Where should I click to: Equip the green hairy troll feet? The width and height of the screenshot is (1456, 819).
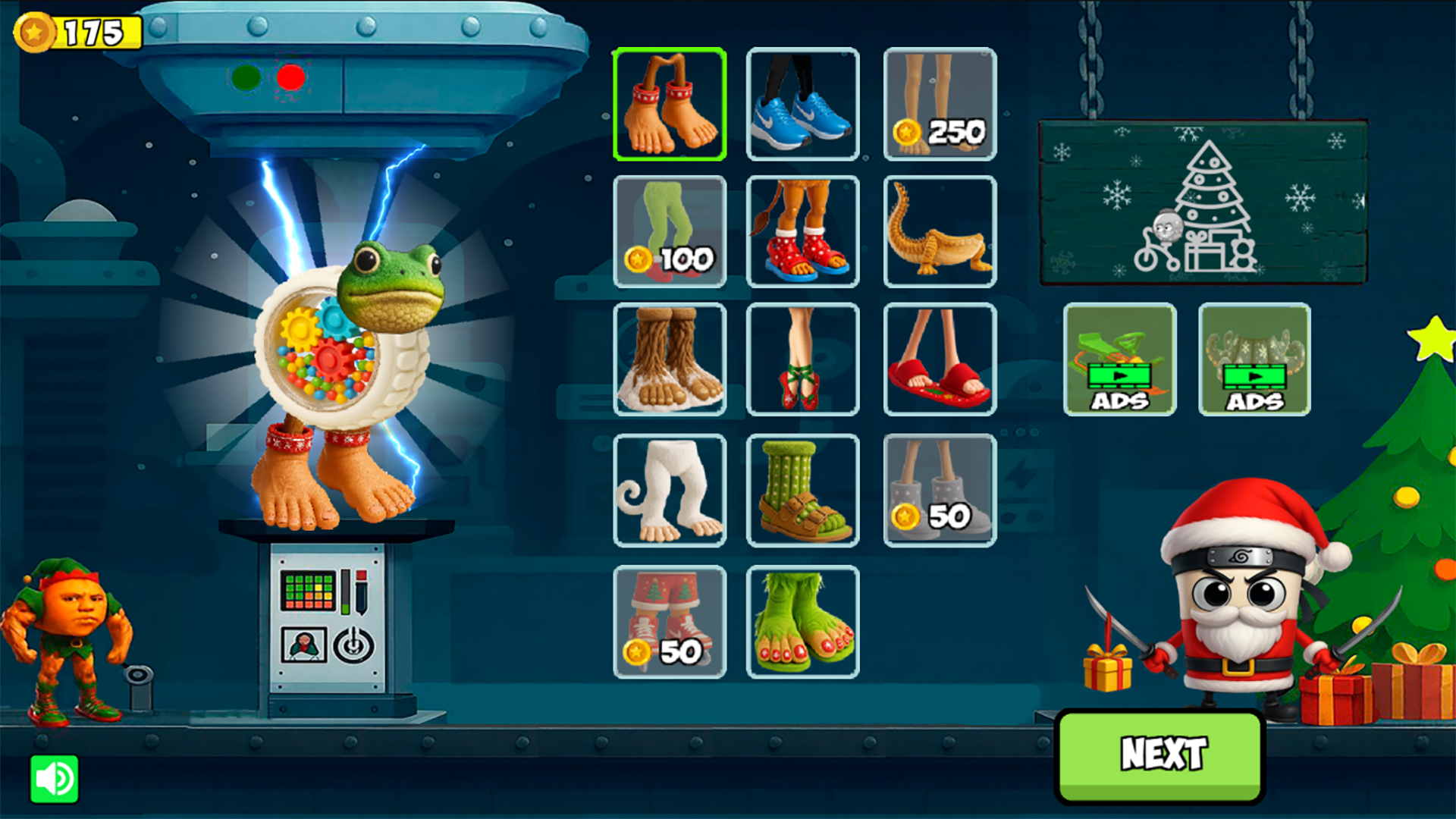click(804, 622)
